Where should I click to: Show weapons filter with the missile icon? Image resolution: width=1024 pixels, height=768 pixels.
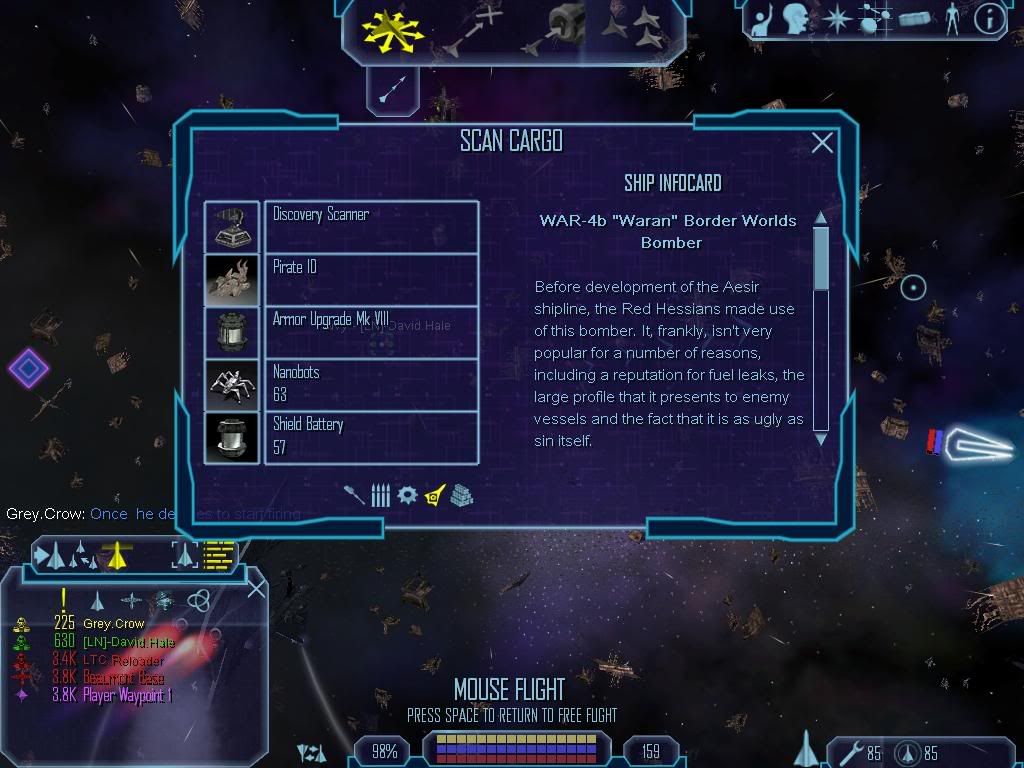coord(356,495)
